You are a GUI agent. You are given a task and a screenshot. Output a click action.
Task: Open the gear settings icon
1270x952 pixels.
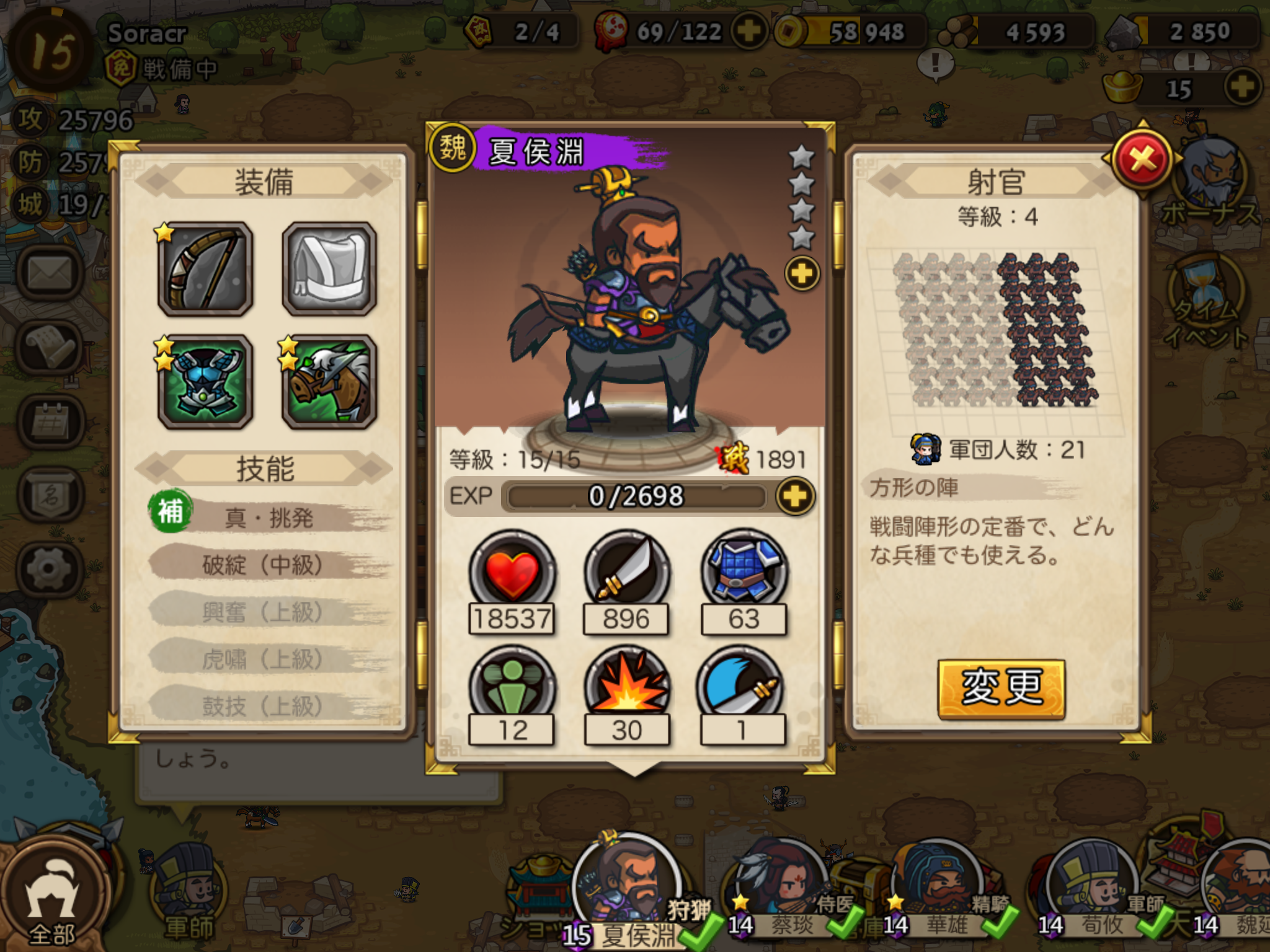pyautogui.click(x=50, y=568)
